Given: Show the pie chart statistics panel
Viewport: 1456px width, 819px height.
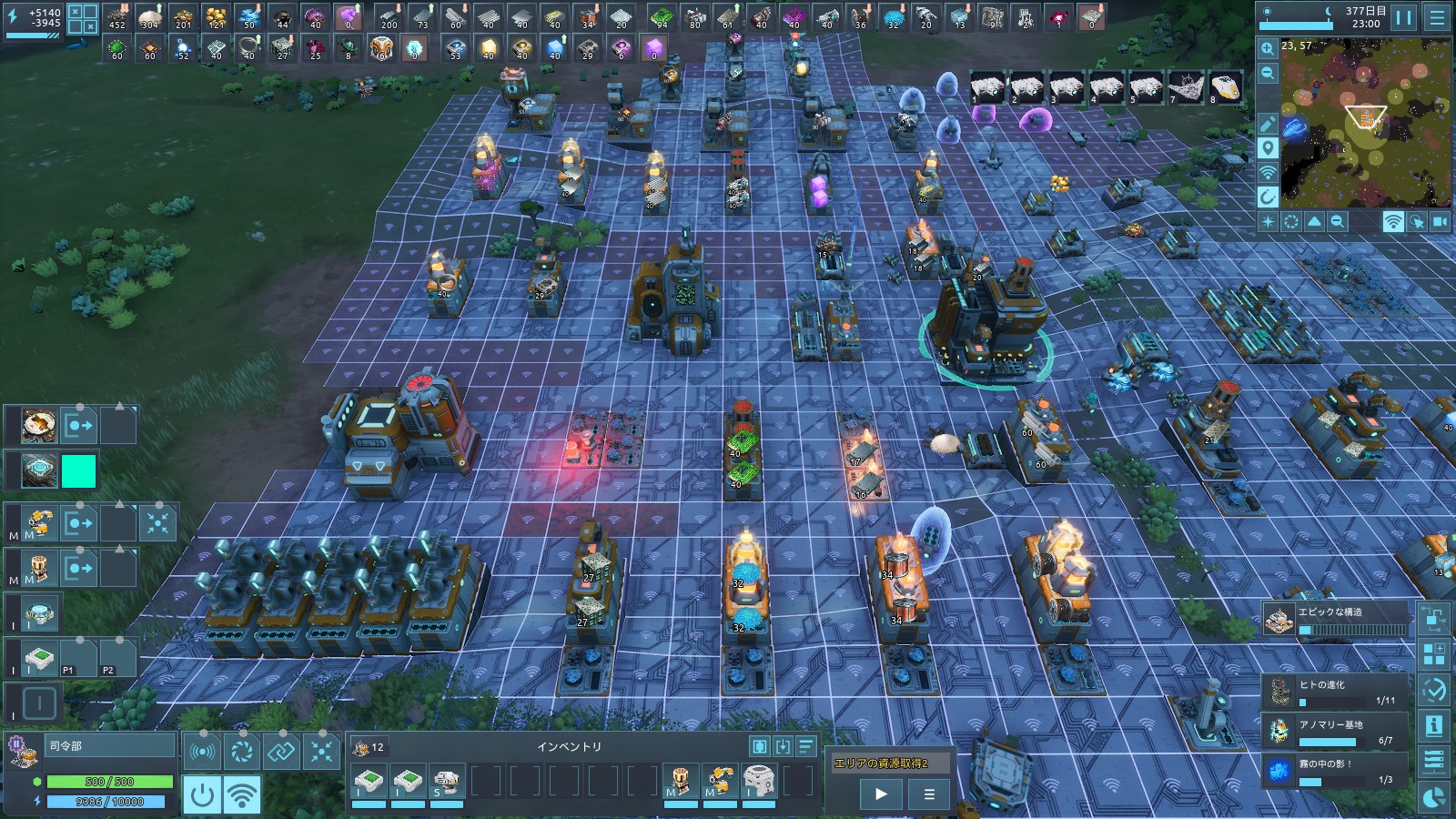Looking at the screenshot, I should tap(1434, 798).
